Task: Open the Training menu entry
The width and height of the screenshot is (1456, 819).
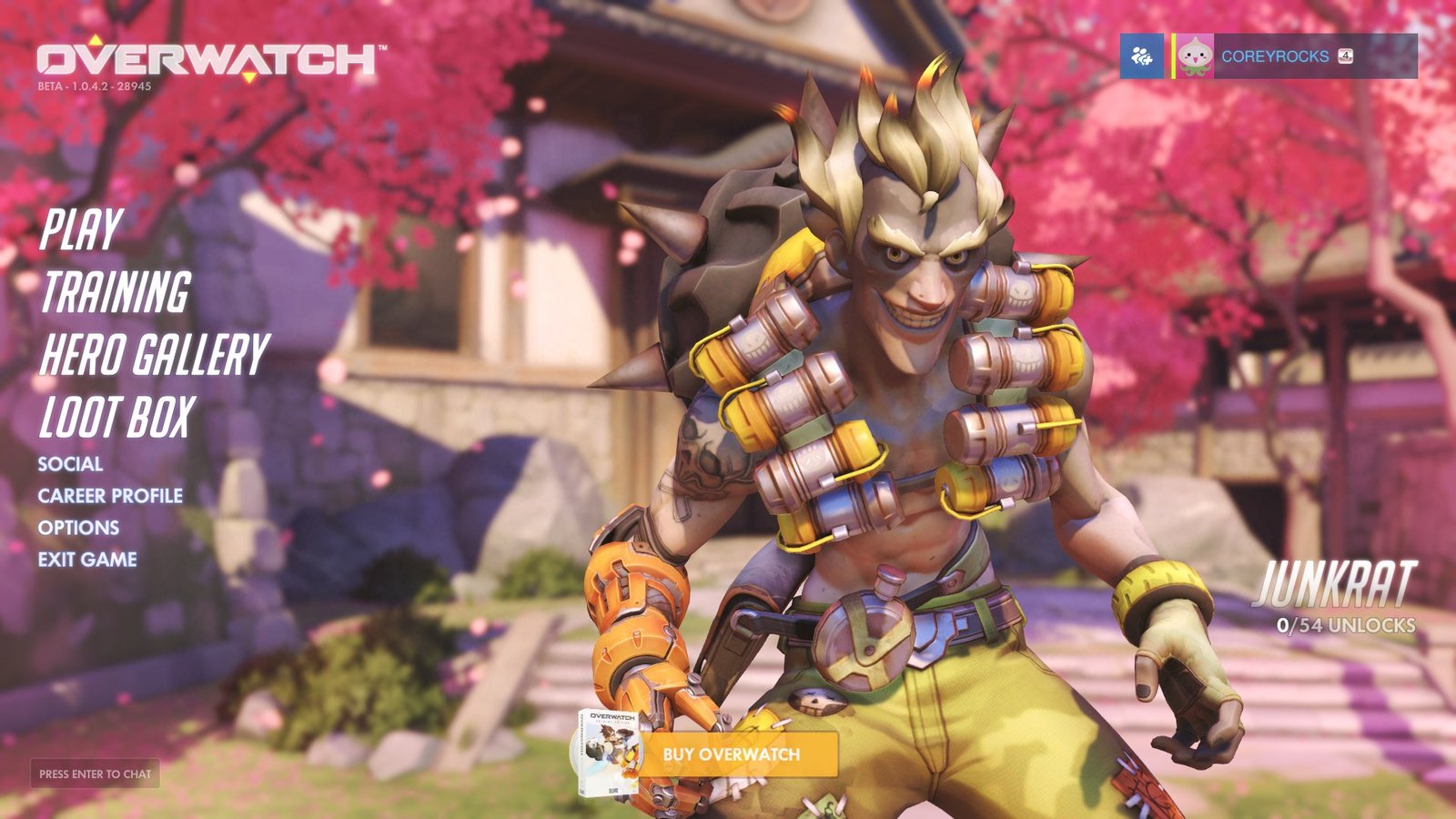Action: [x=116, y=292]
